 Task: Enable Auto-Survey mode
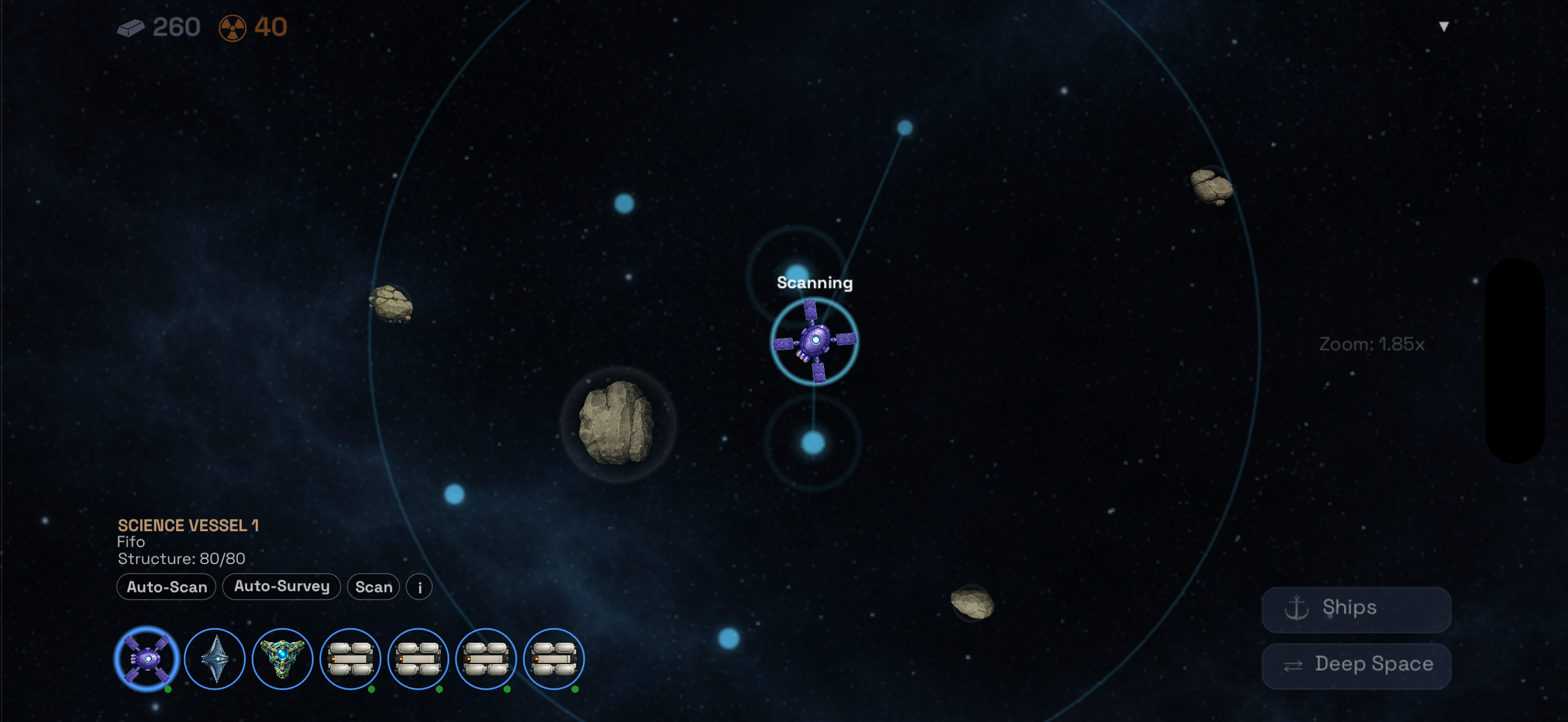tap(281, 587)
